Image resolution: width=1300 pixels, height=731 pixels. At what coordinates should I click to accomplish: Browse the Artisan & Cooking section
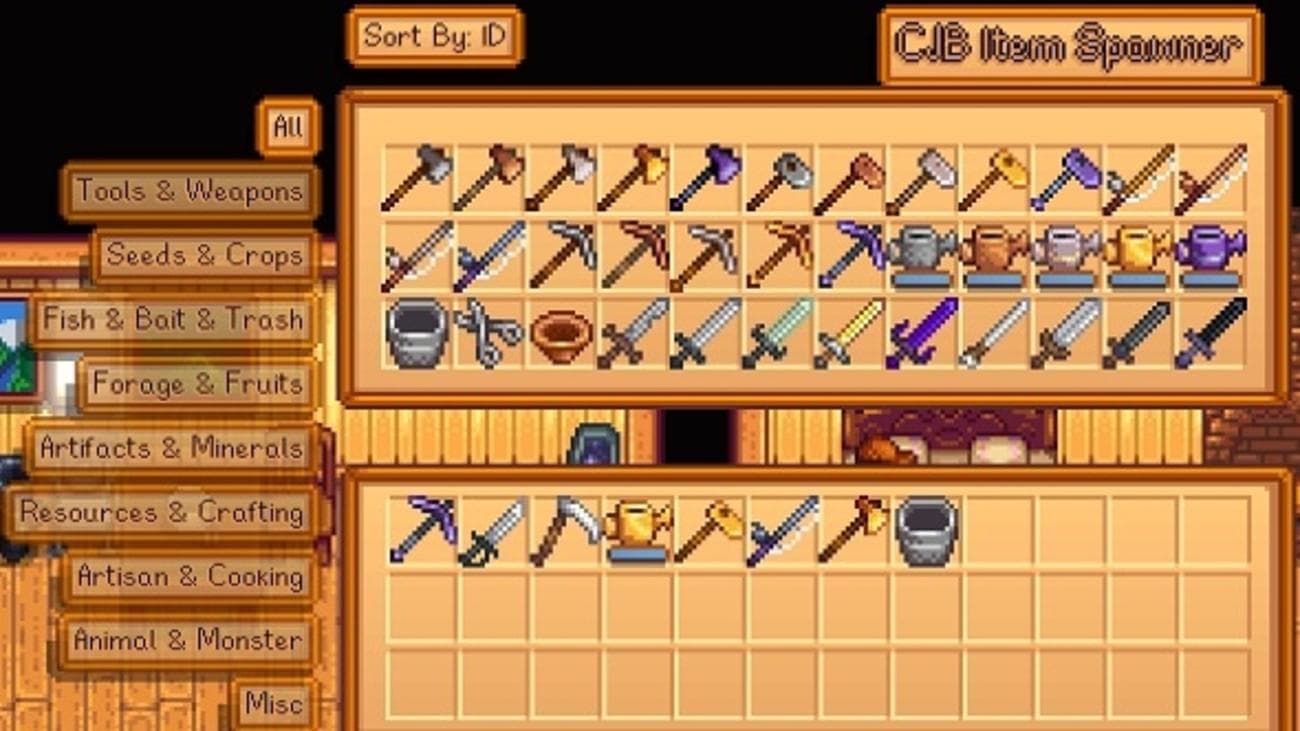(192, 576)
